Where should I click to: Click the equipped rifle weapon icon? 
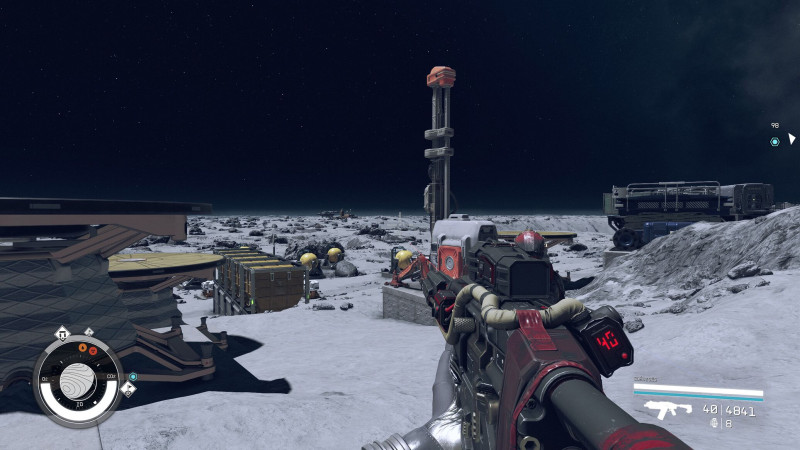coord(667,409)
